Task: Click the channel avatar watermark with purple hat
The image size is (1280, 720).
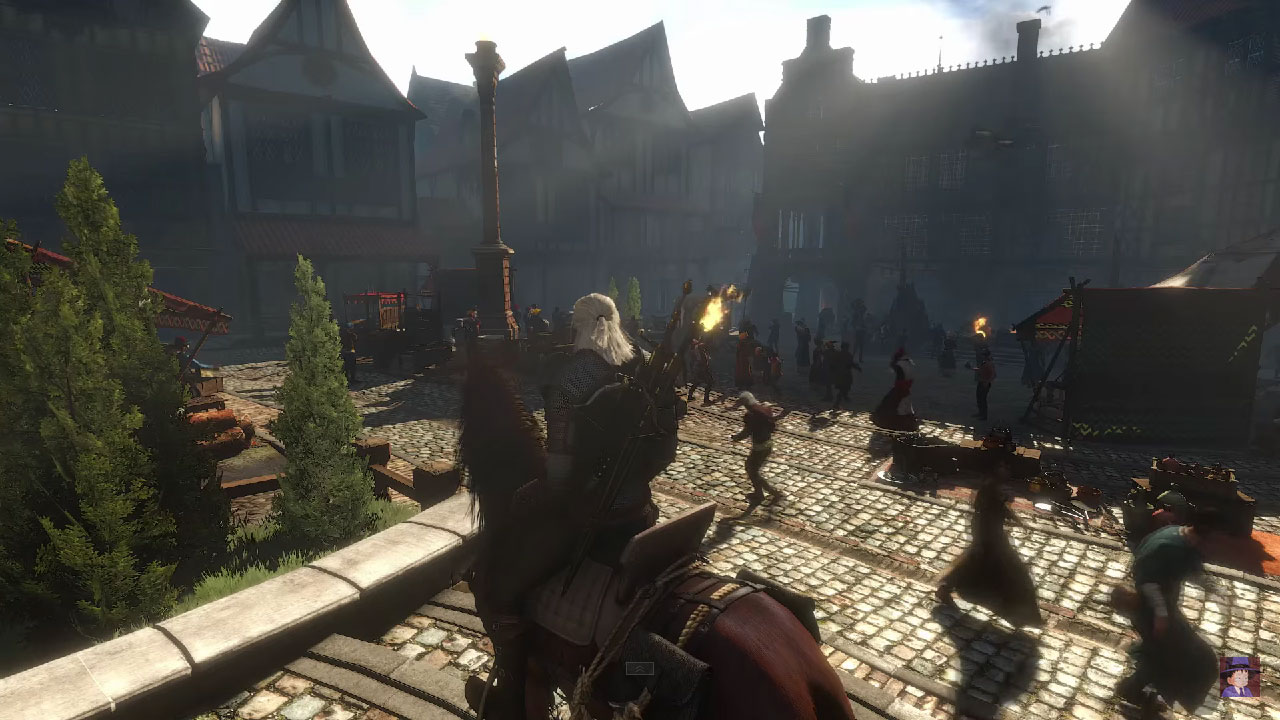Action: pyautogui.click(x=1239, y=677)
